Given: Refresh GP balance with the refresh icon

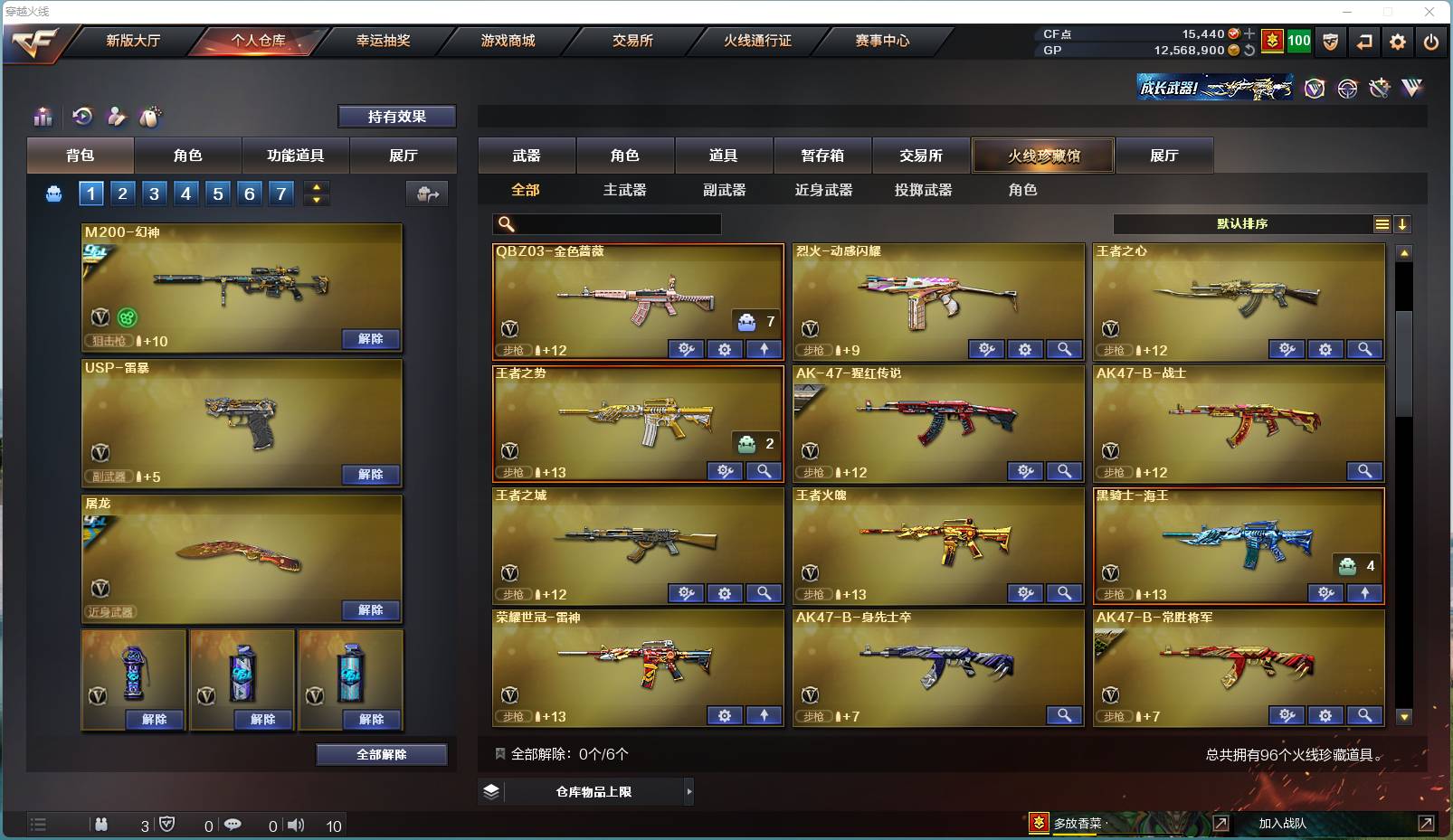Looking at the screenshot, I should pyautogui.click(x=1249, y=51).
